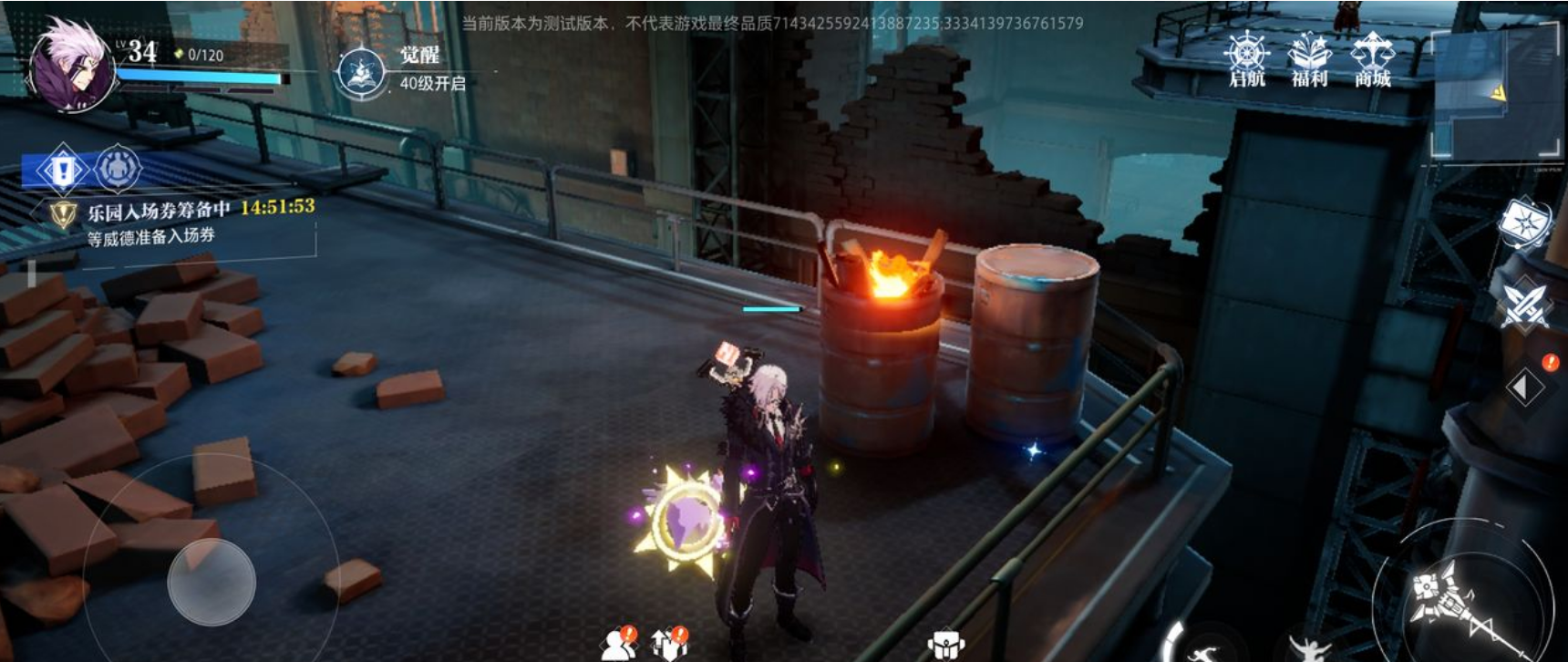The image size is (1568, 662).
Task: Tap the upward arrow upgrade icon
Action: click(669, 645)
